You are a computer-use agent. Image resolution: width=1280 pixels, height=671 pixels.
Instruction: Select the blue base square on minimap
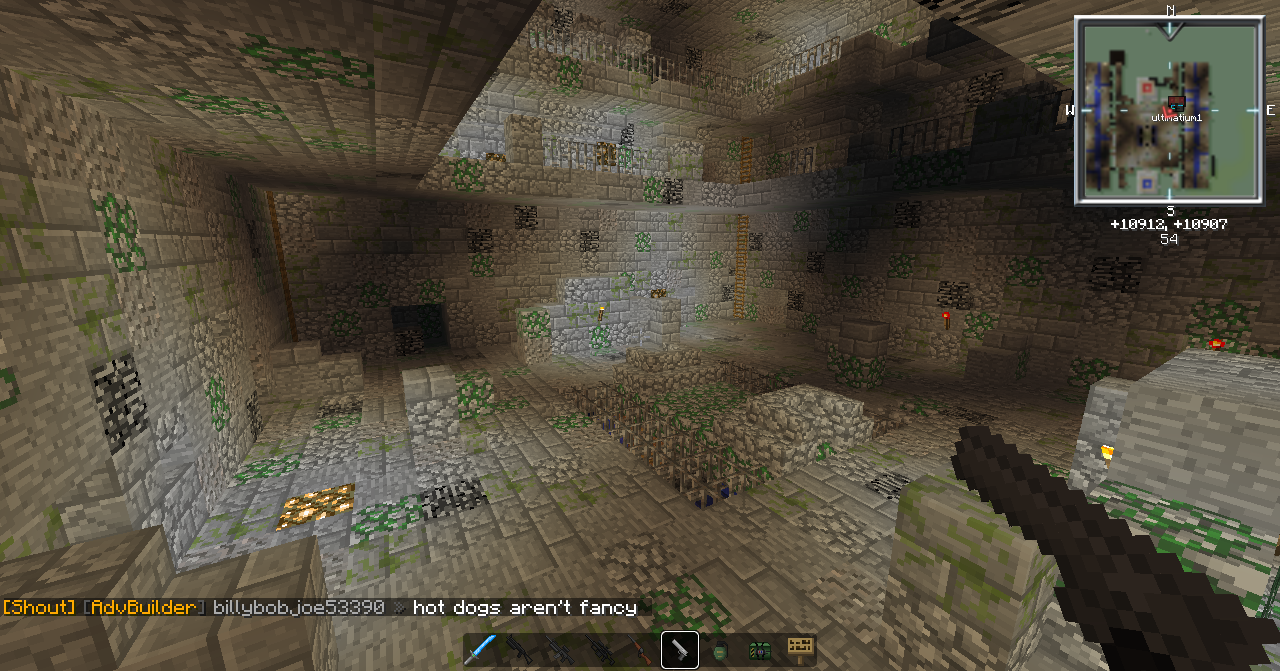coord(1146,183)
